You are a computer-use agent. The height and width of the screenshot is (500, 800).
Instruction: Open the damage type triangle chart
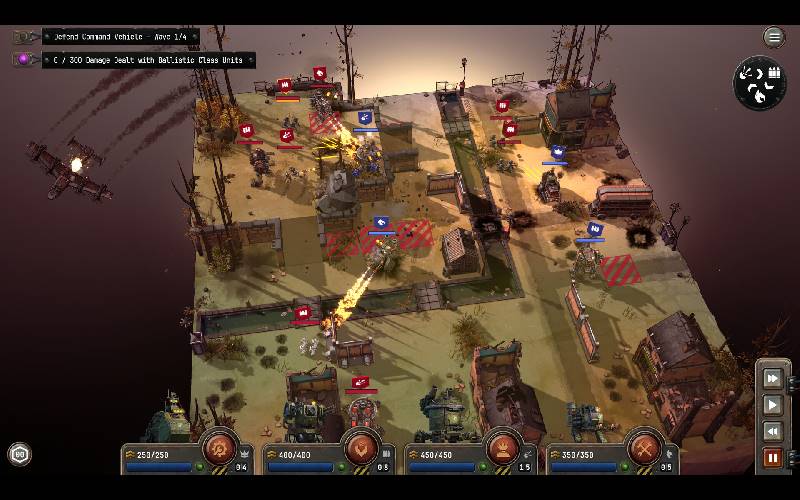759,83
